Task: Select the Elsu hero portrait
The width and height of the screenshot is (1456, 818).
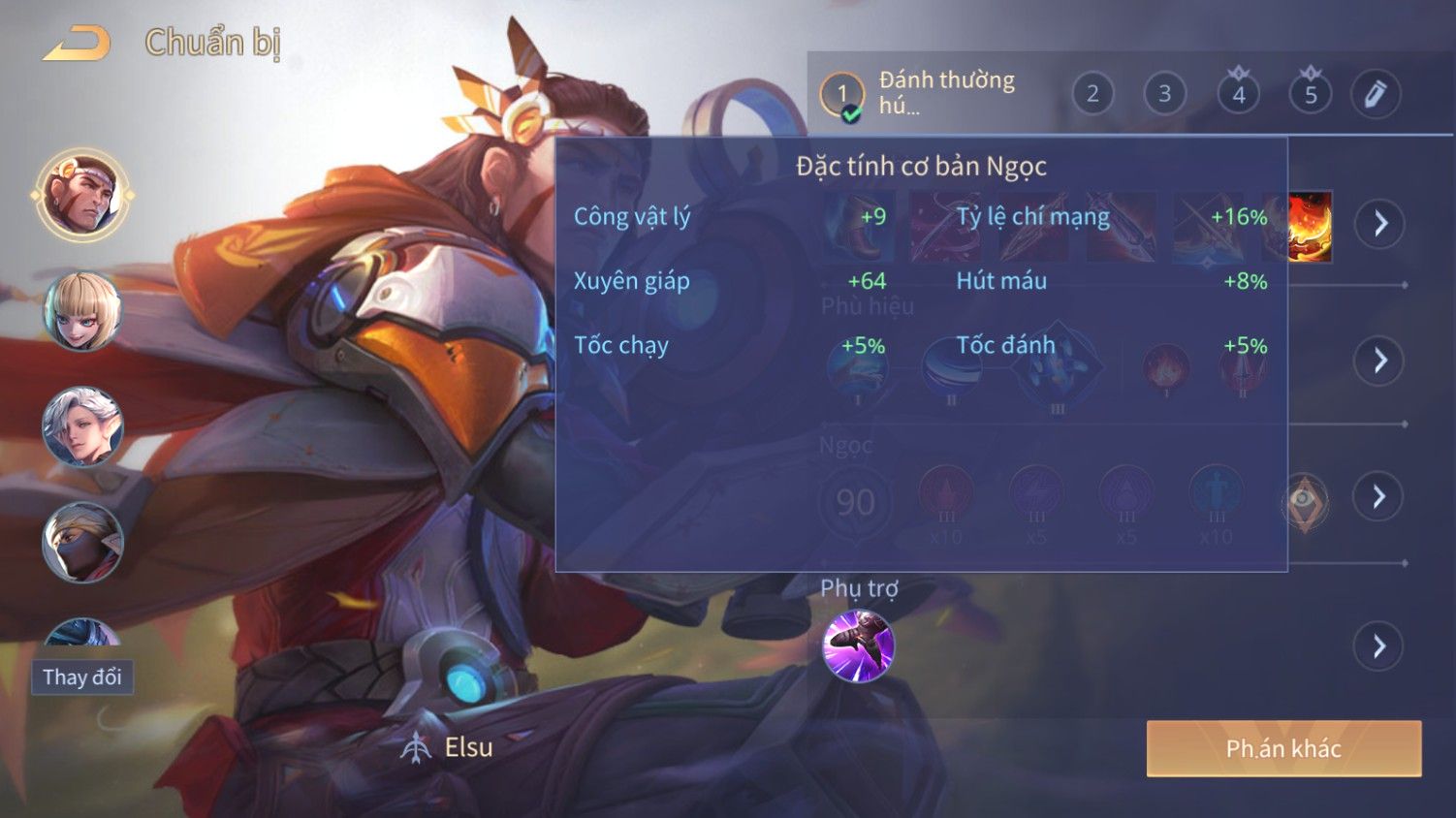Action: point(82,195)
